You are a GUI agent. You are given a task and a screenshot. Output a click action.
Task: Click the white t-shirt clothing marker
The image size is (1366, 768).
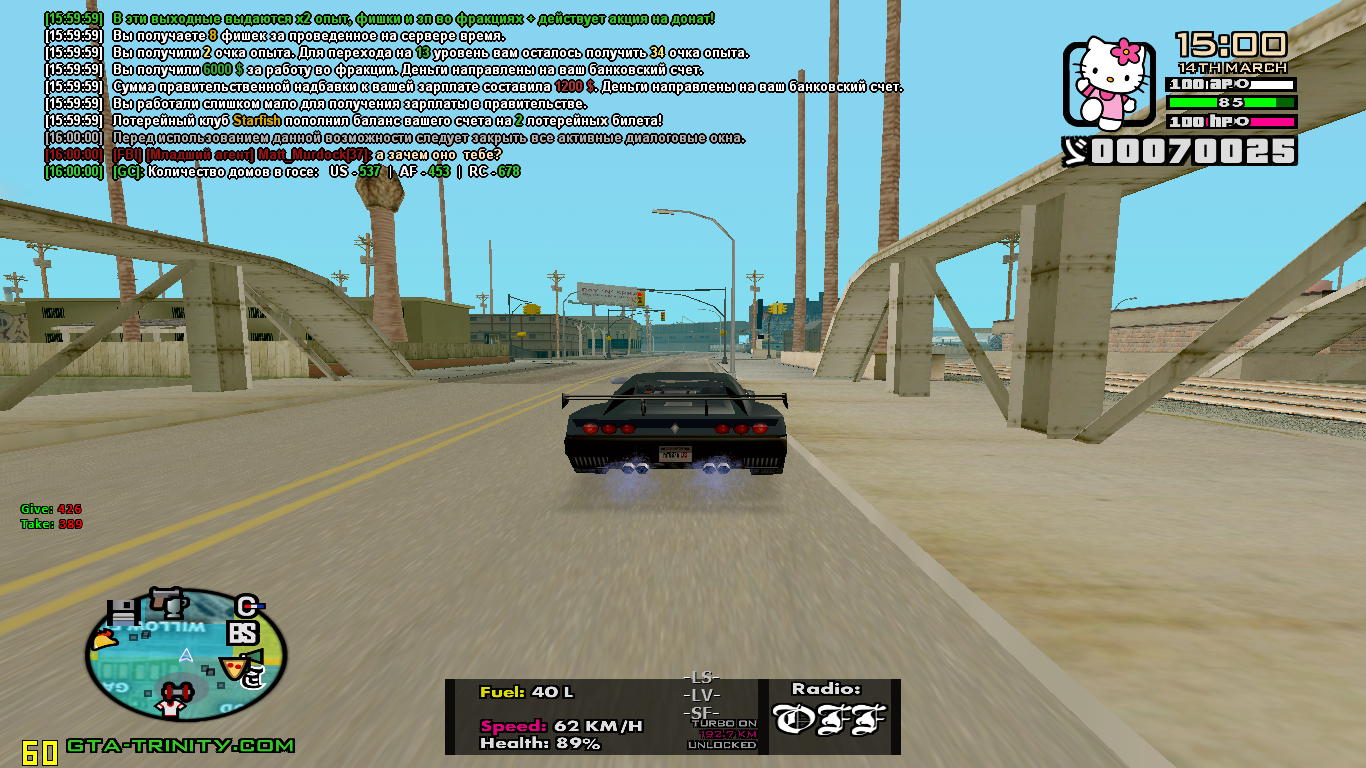pyautogui.click(x=168, y=708)
